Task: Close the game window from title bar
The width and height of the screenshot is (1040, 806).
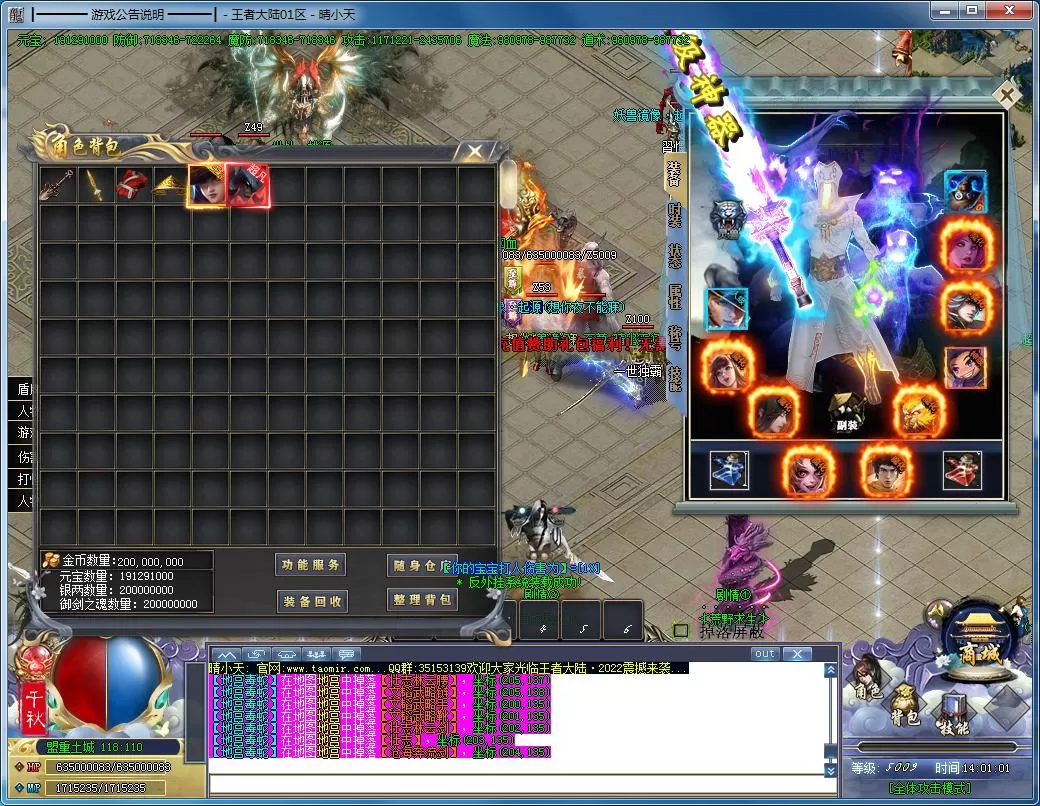Action: pyautogui.click(x=1016, y=11)
